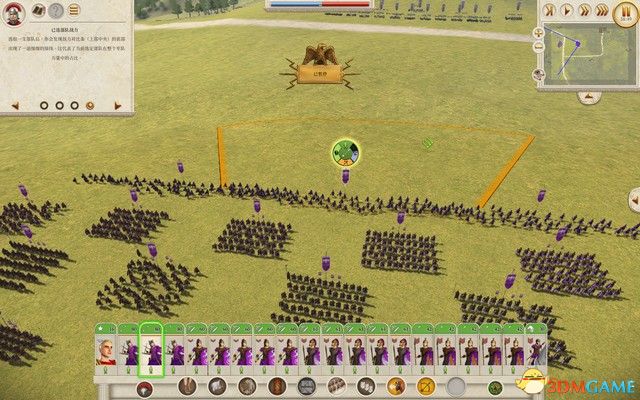Screen dimensions: 640x400
Task: Zoom in the minimap with plus button
Action: pyautogui.click(x=539, y=32)
